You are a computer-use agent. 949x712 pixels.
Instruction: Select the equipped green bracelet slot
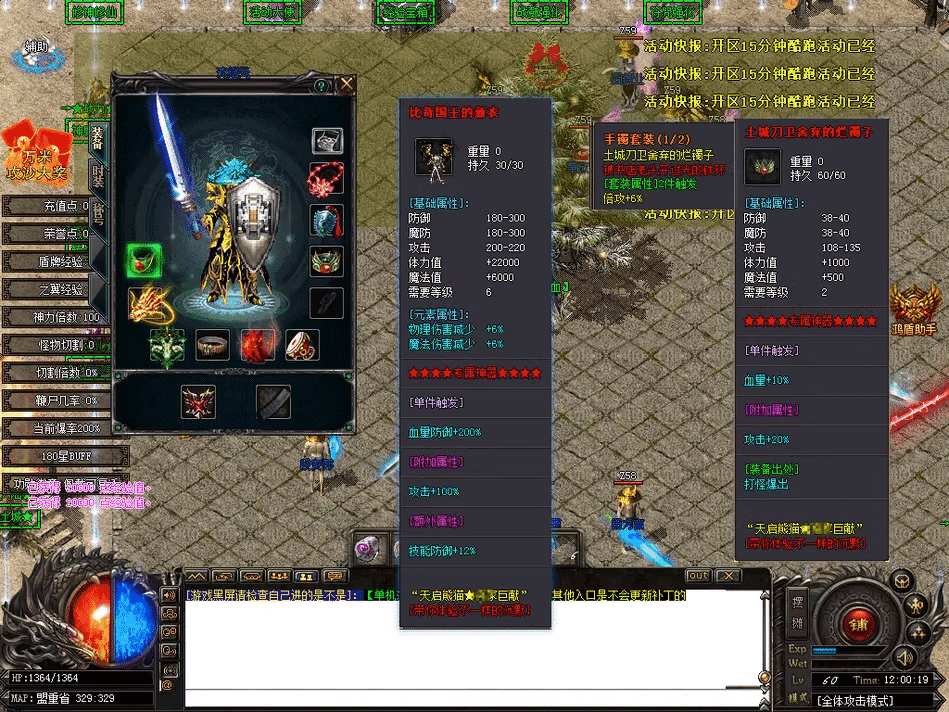[x=144, y=261]
